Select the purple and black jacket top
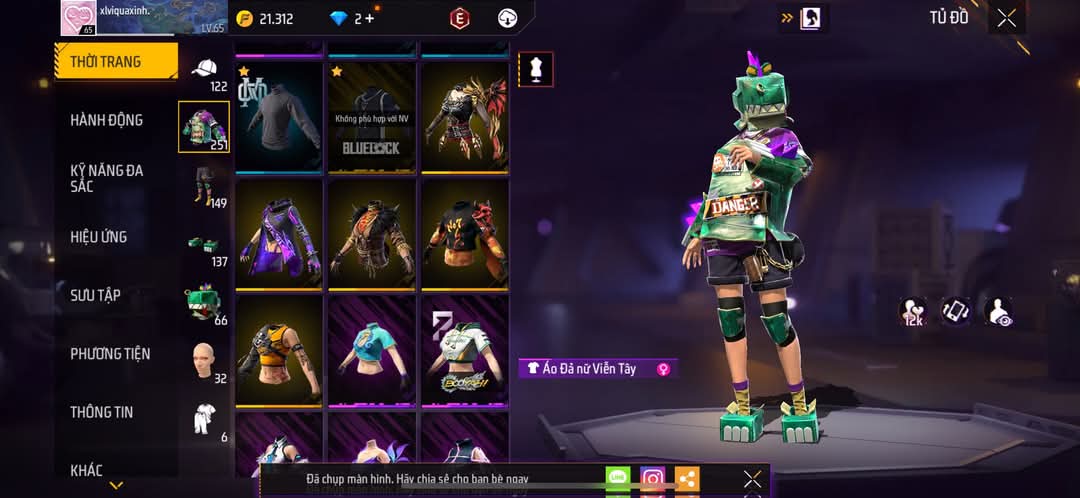1080x498 pixels. 279,234
